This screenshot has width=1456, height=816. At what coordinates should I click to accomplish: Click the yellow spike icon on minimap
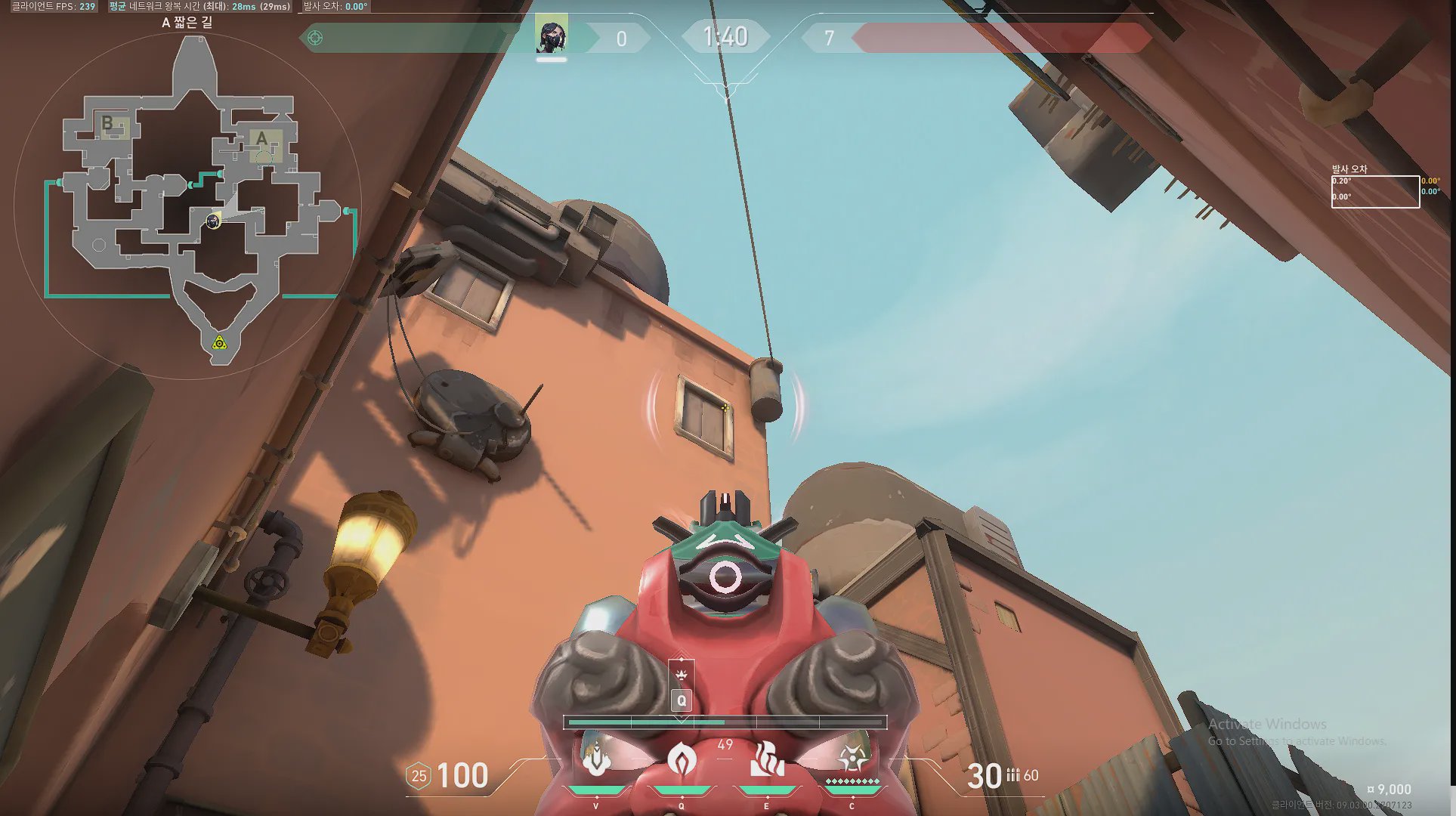(x=219, y=344)
